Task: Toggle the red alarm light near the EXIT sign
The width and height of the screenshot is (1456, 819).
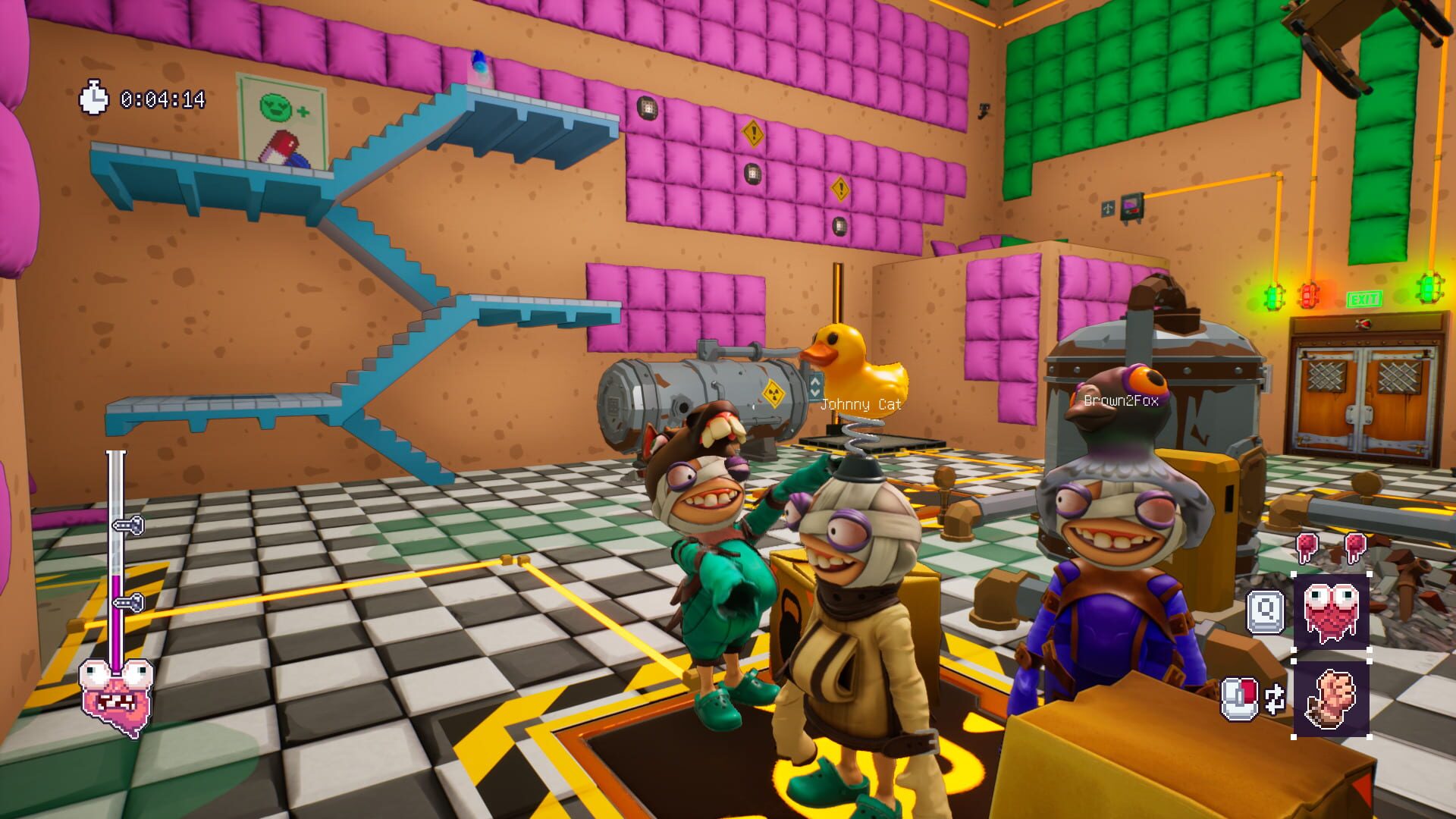Action: click(1310, 295)
